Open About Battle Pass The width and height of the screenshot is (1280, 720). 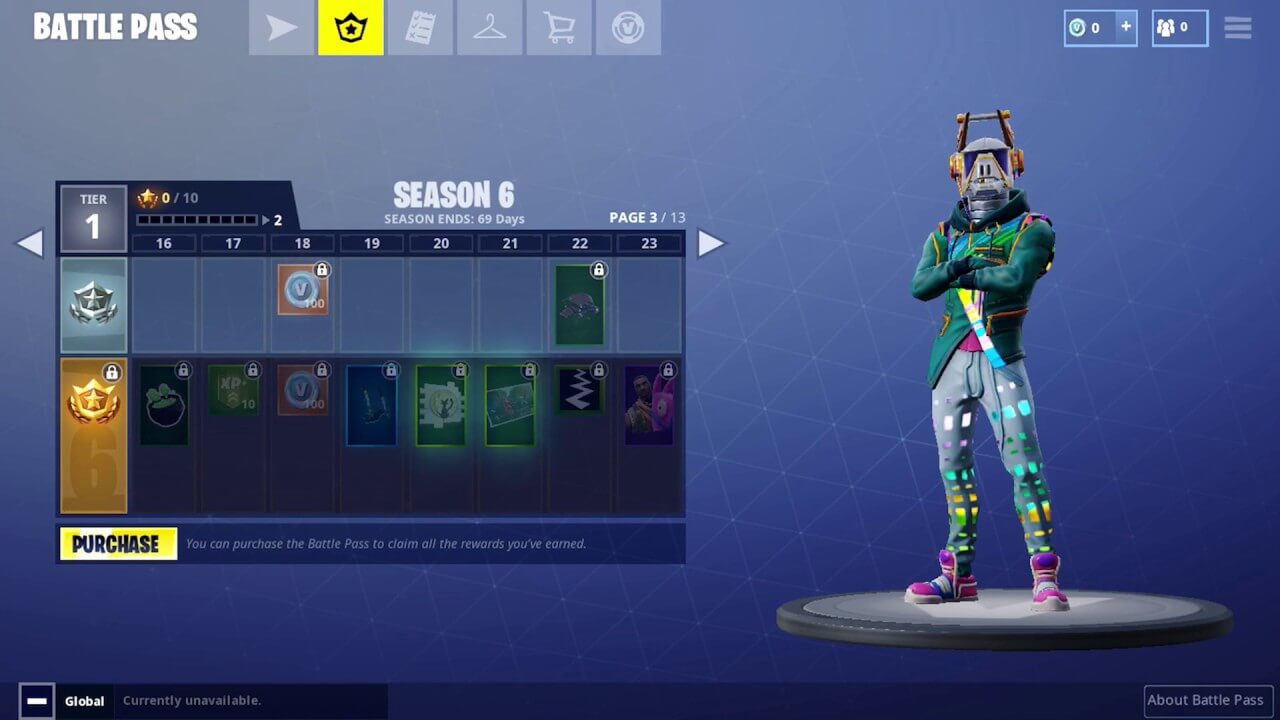(1208, 700)
